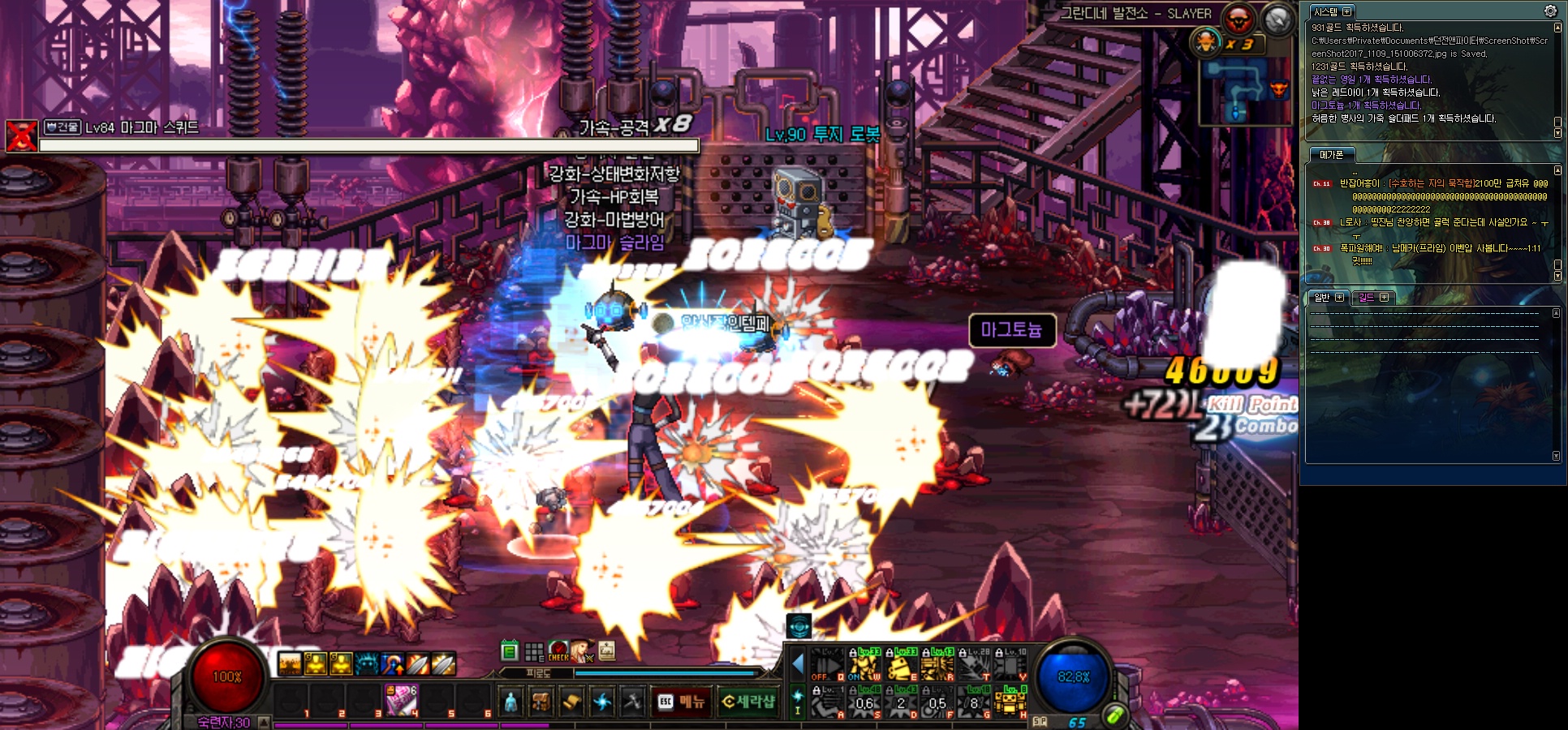Activate the yellow robot skill on H

point(1010,702)
